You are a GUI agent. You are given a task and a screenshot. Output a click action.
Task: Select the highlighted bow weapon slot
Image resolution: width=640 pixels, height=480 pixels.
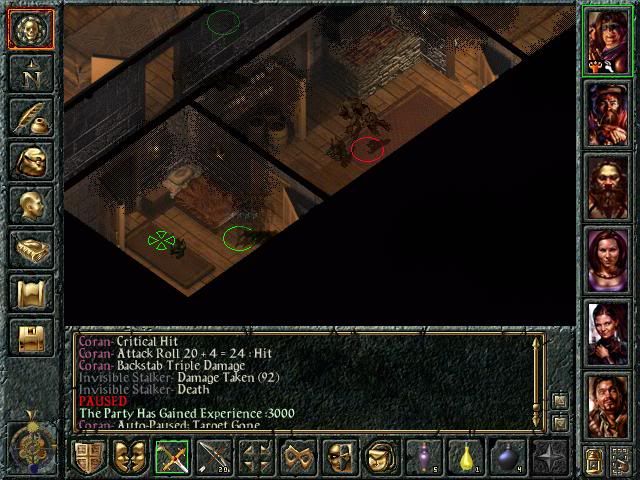[171, 458]
